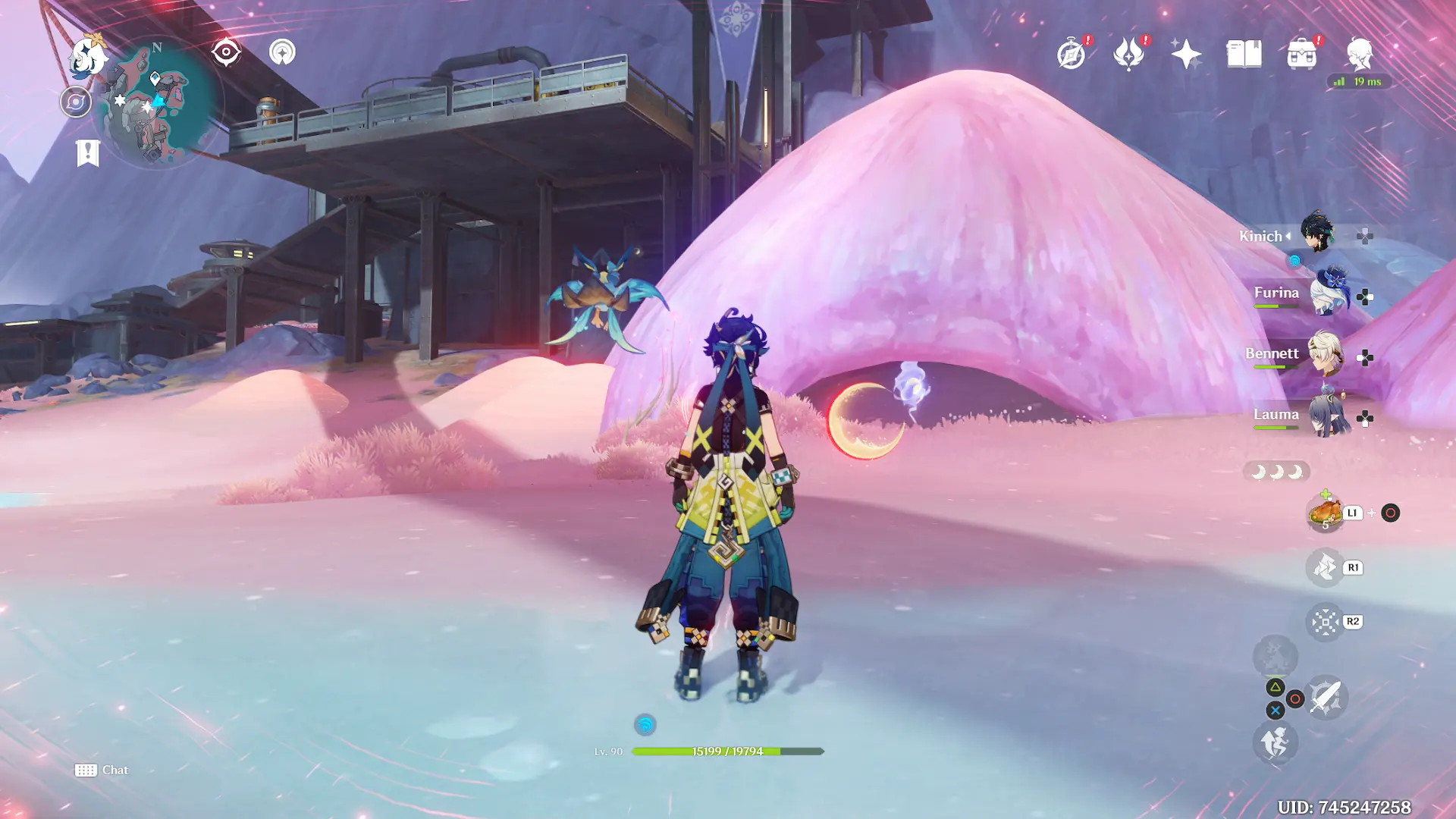Open the quest bookmark icon
1456x819 pixels.
tap(88, 152)
